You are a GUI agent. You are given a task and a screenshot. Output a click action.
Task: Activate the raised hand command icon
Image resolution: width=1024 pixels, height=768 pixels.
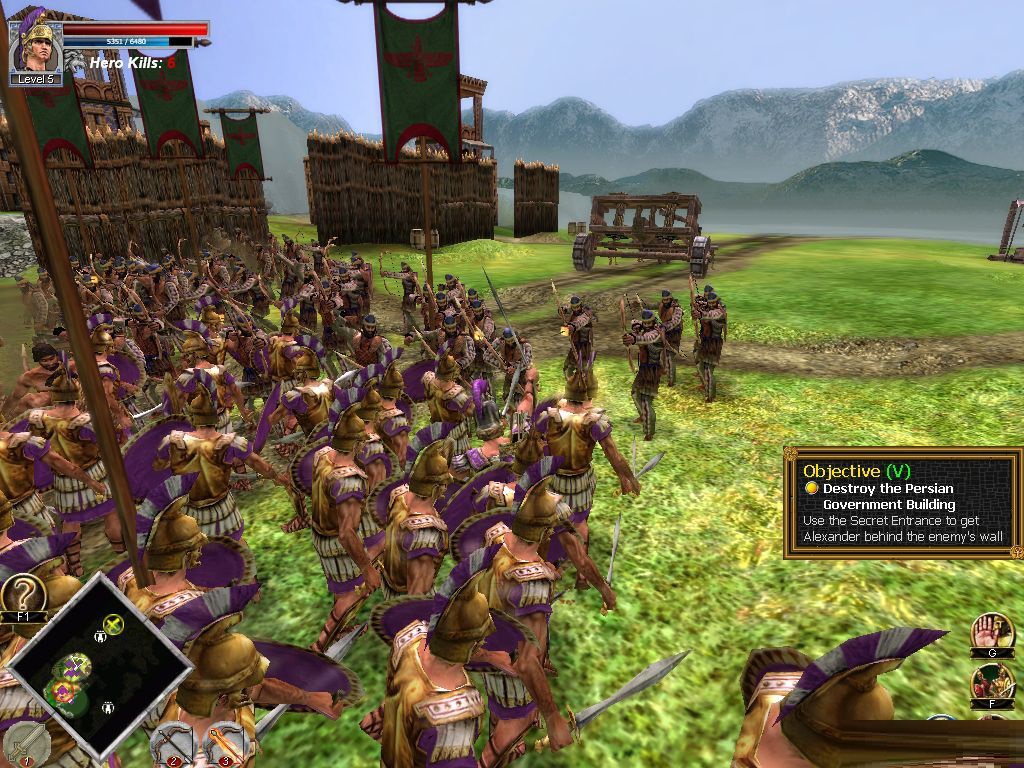click(x=991, y=632)
